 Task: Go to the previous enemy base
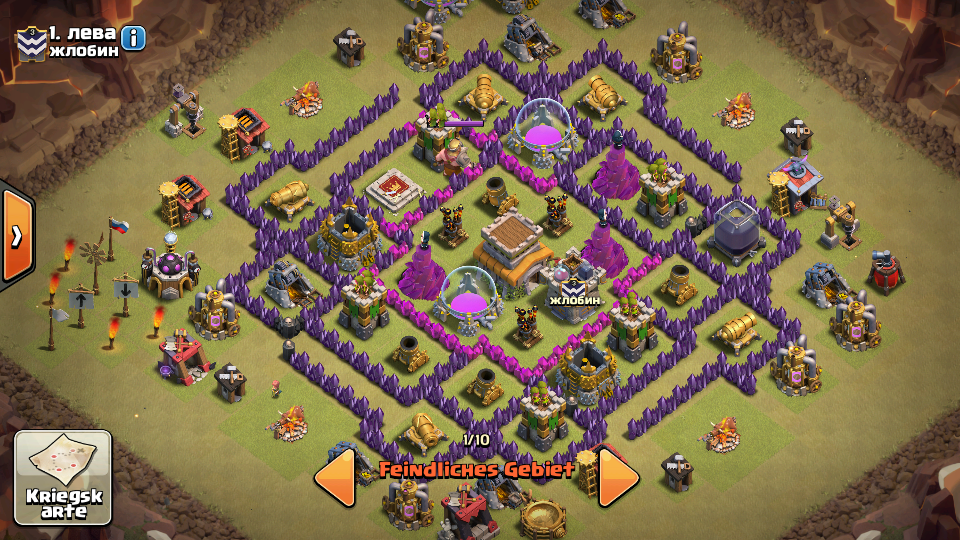pyautogui.click(x=335, y=477)
